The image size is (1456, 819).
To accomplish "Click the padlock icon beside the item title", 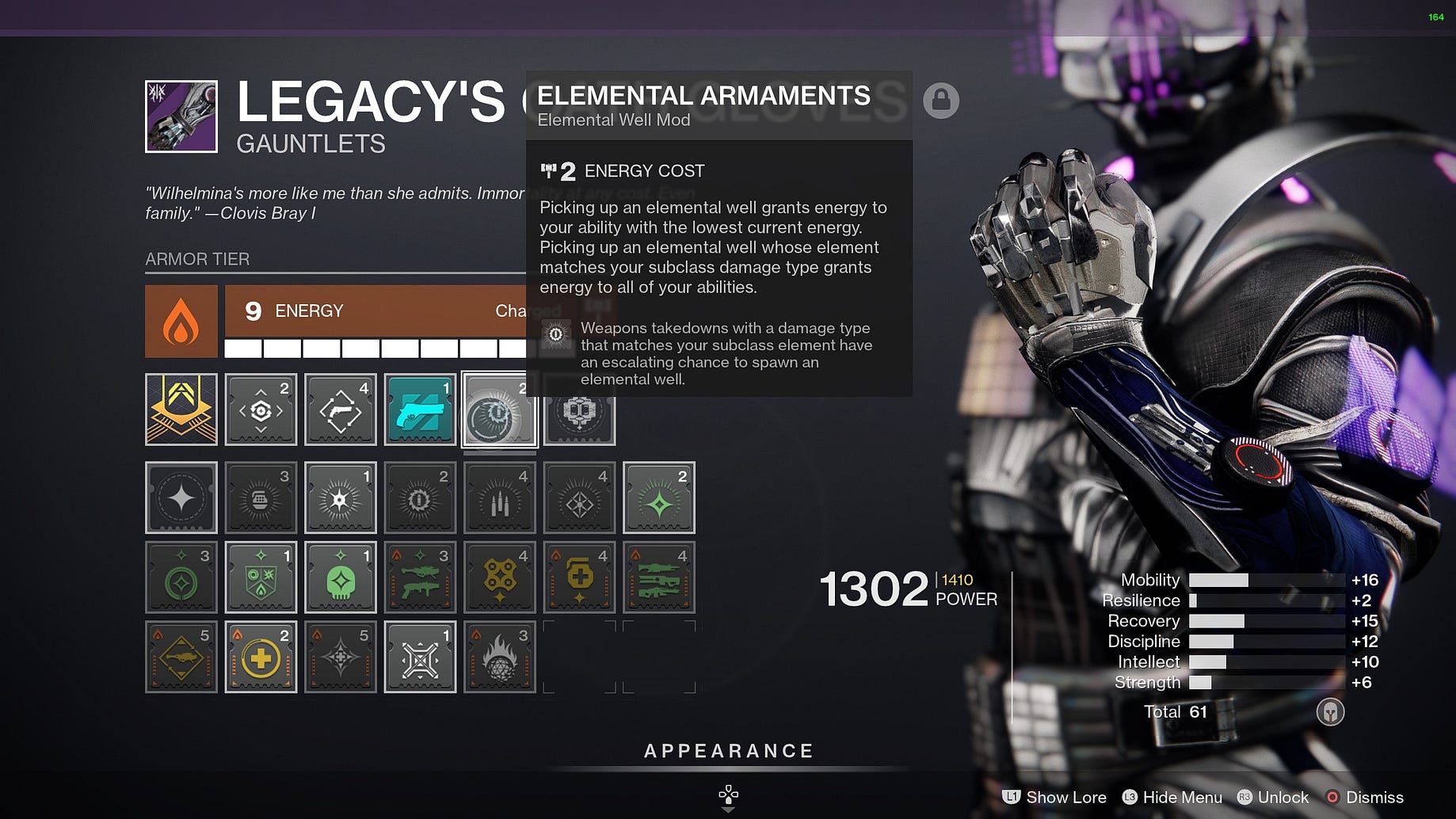I will pyautogui.click(x=941, y=101).
